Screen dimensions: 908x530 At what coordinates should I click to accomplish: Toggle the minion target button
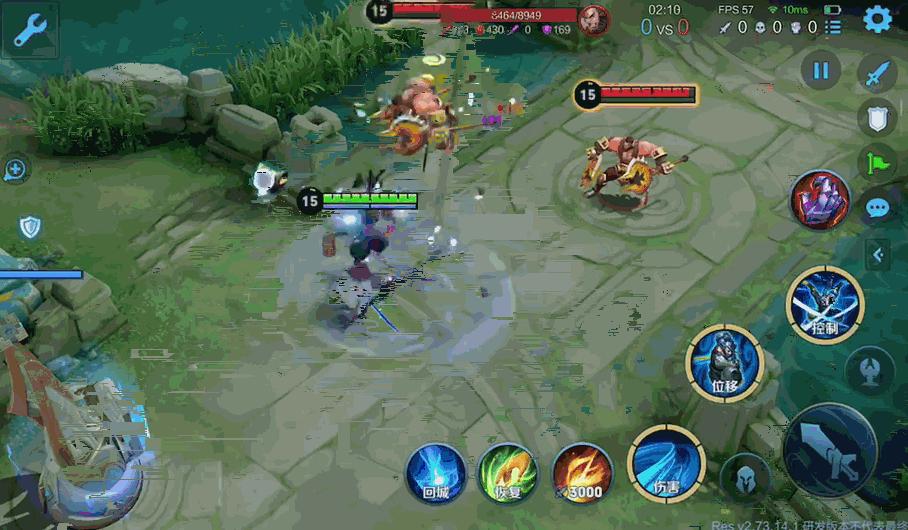[x=868, y=370]
